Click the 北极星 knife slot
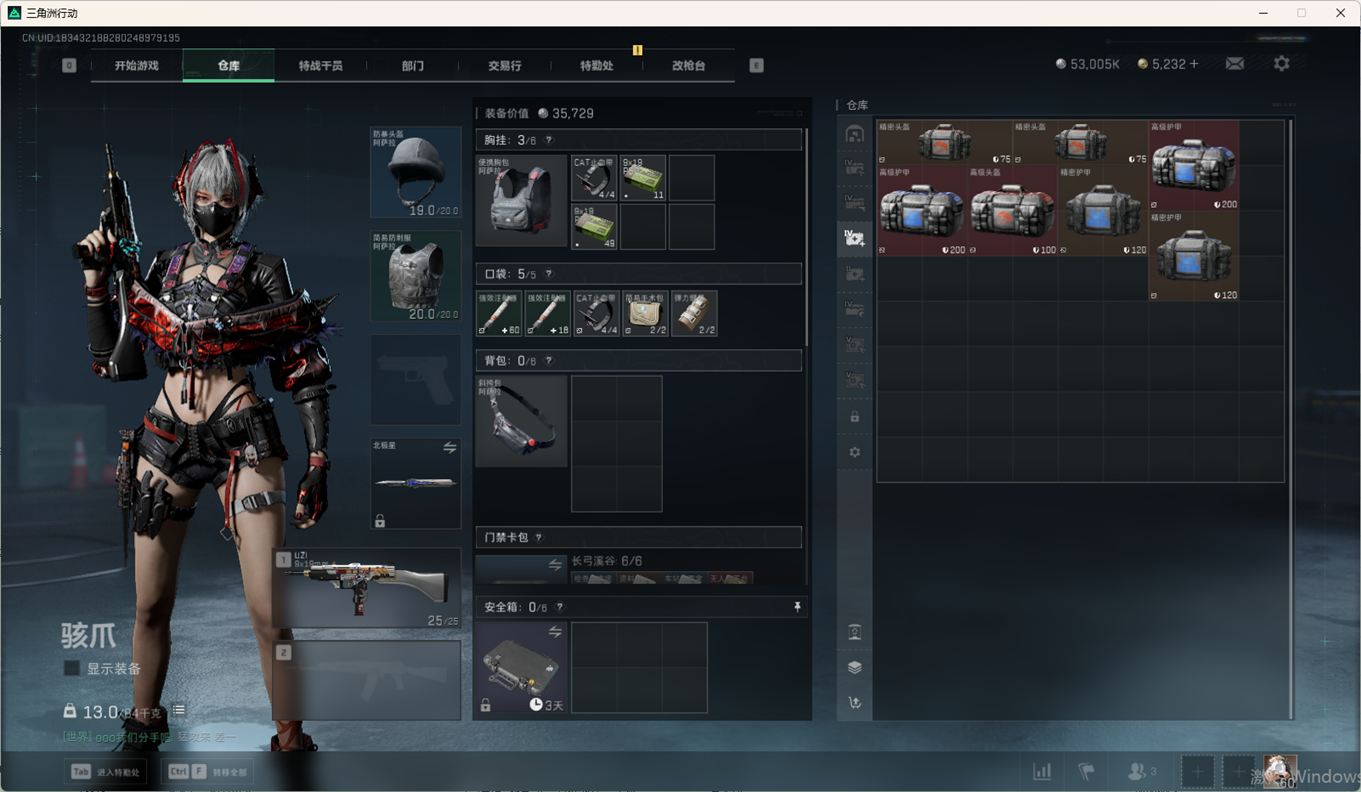Screen dimensions: 1361x792 [x=416, y=483]
